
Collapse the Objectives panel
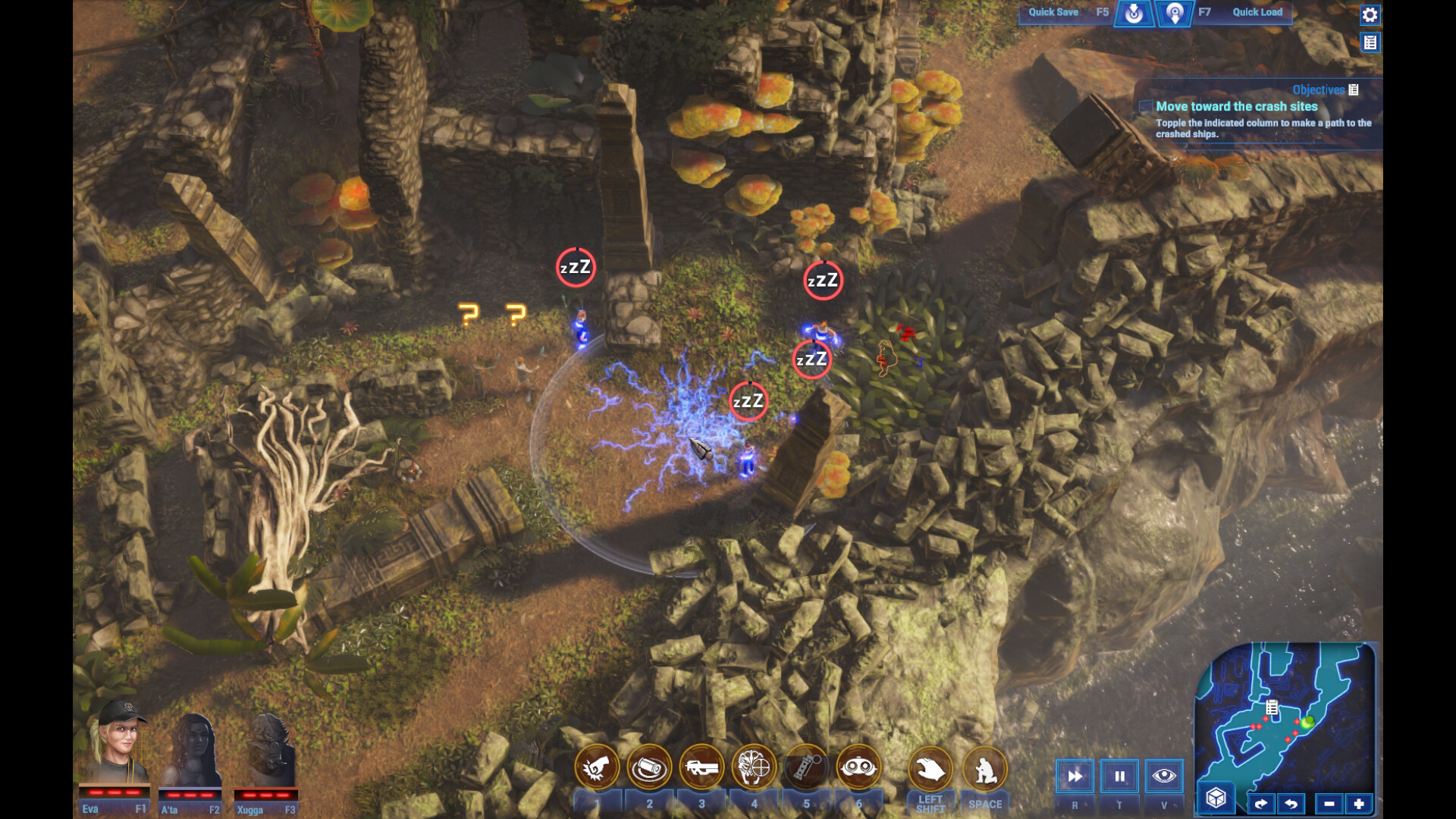pyautogui.click(x=1354, y=89)
